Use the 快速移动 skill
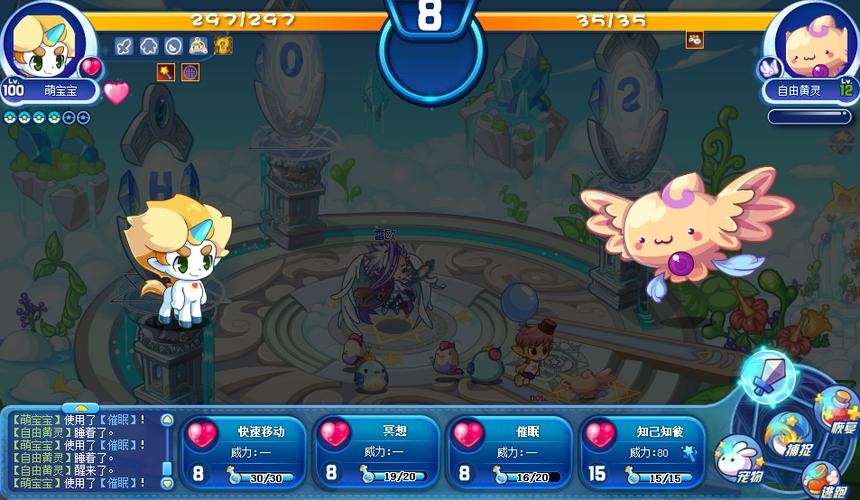 (x=246, y=452)
